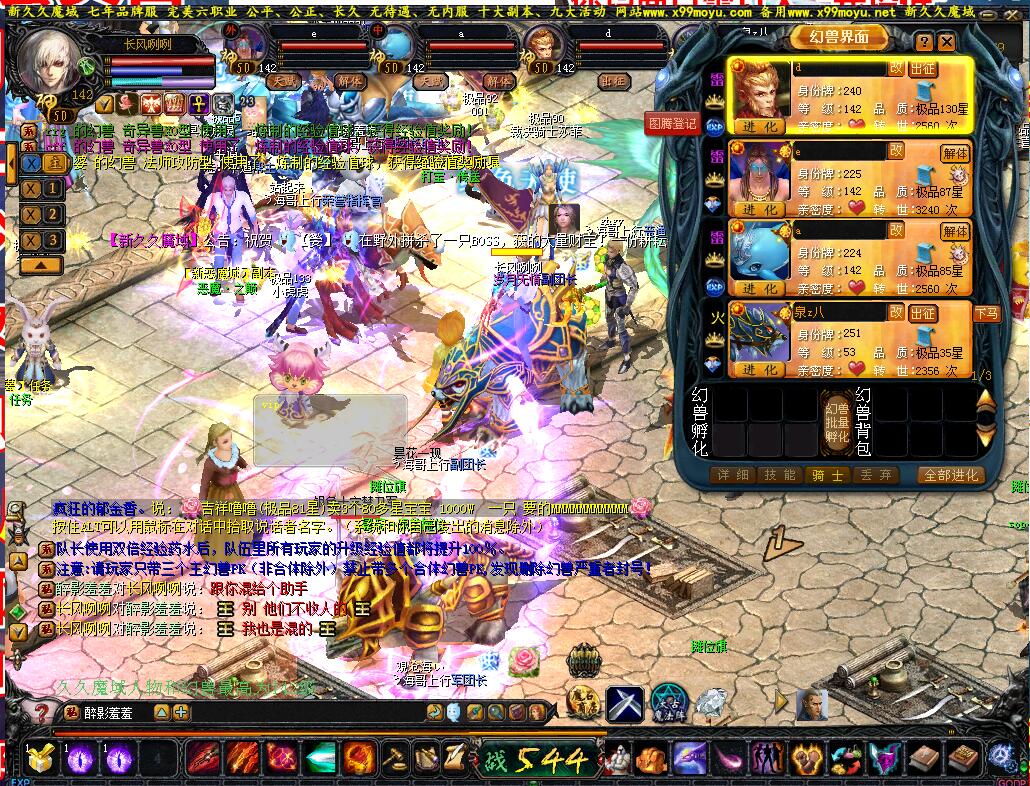Open the 详细 pet details tab
The image size is (1030, 786).
[x=730, y=475]
